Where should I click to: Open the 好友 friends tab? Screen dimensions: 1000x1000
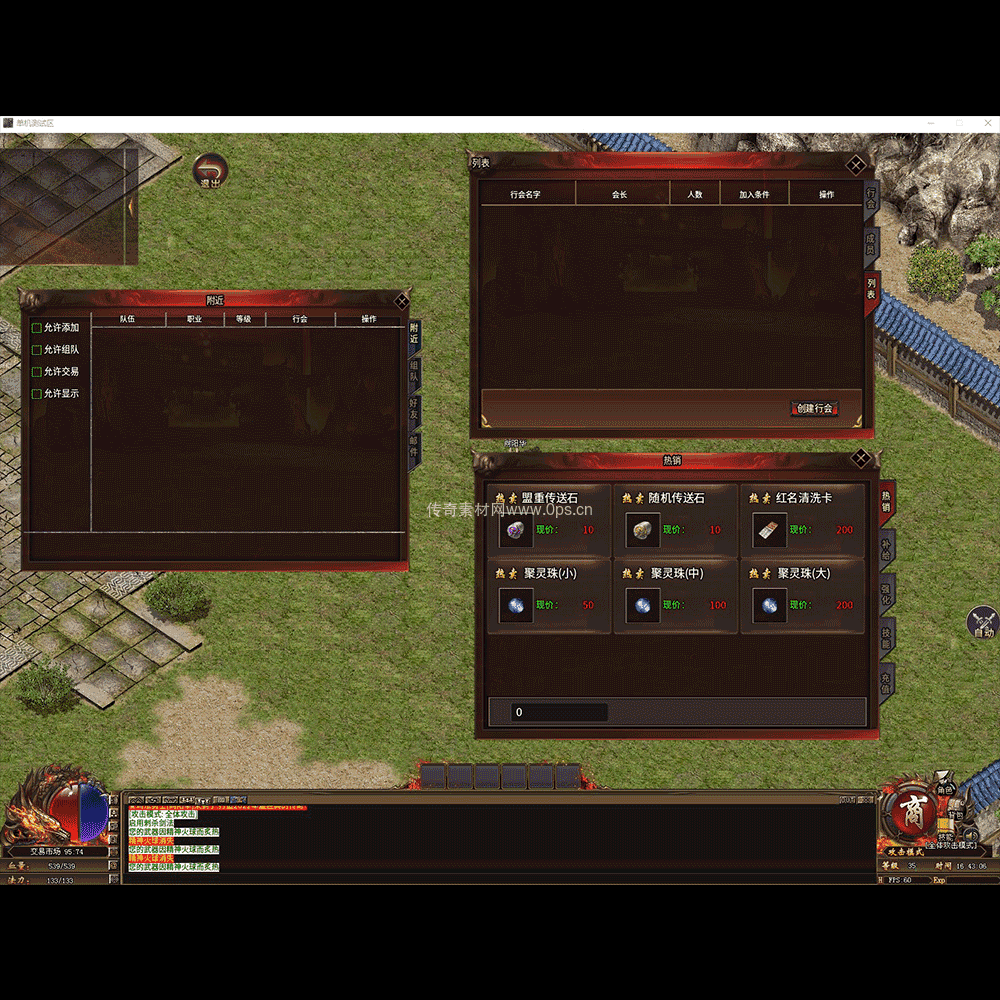coord(414,410)
